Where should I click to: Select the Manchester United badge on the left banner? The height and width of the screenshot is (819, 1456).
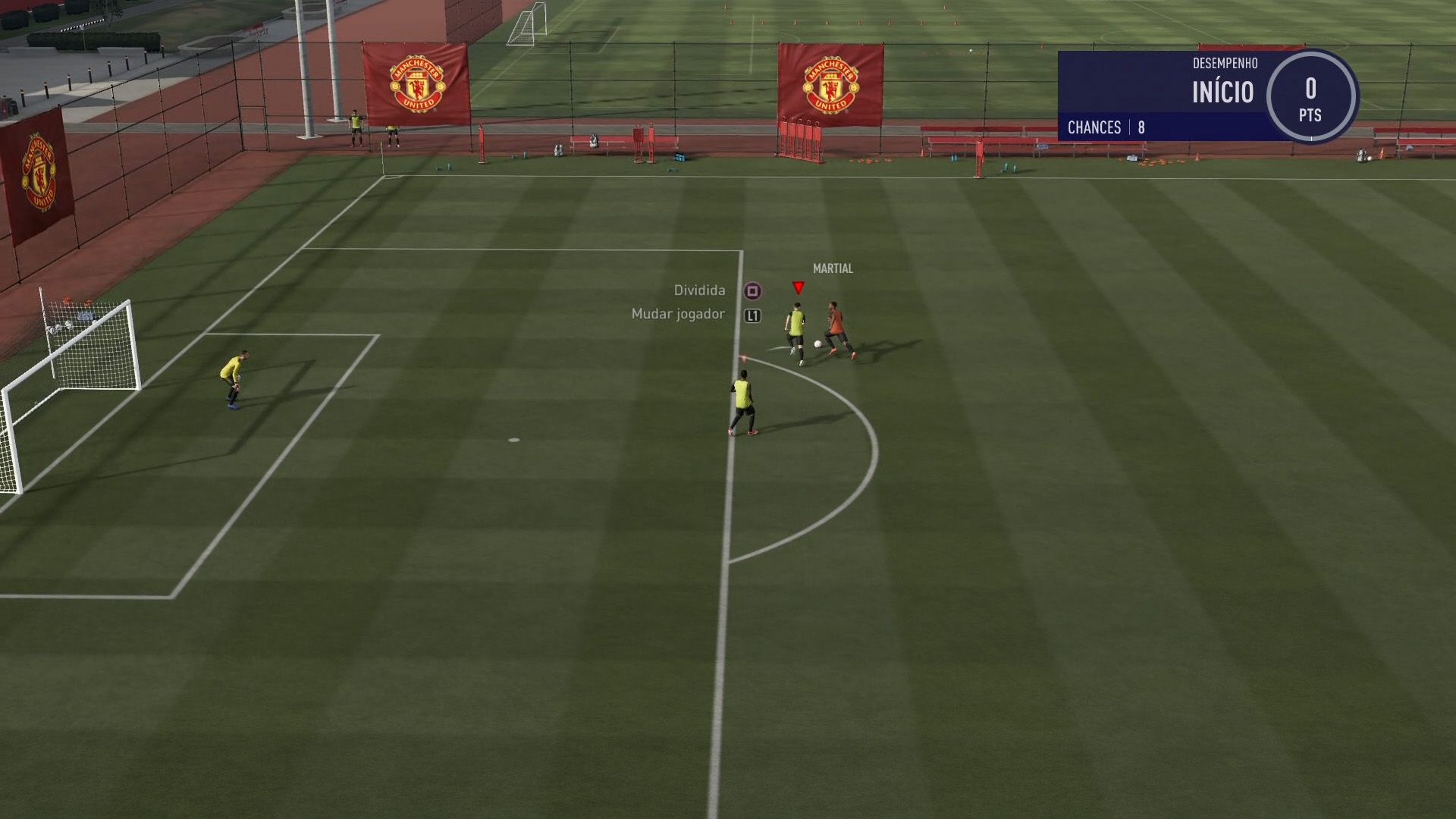[x=416, y=83]
